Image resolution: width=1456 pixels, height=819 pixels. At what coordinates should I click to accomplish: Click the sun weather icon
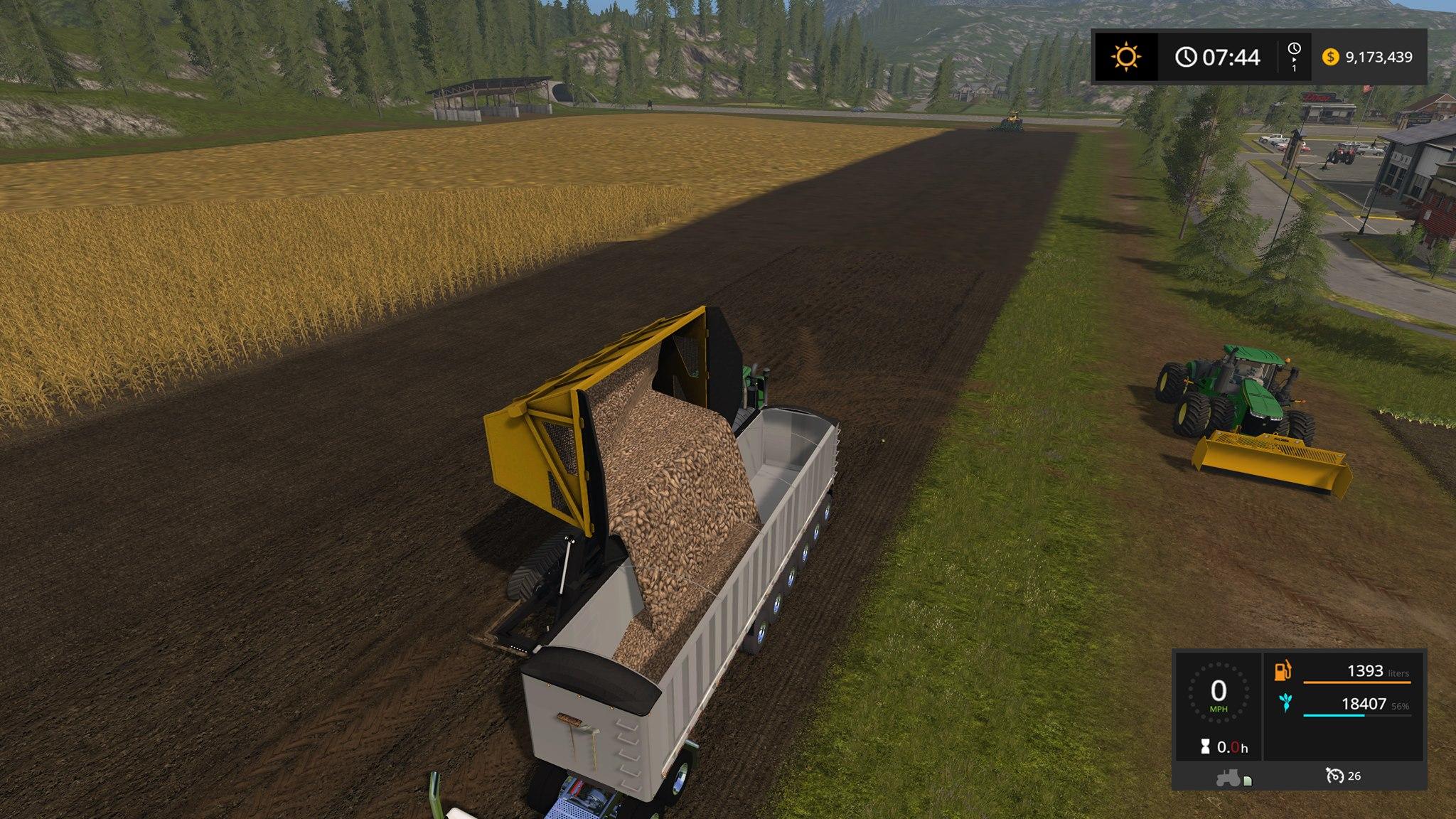click(1126, 57)
